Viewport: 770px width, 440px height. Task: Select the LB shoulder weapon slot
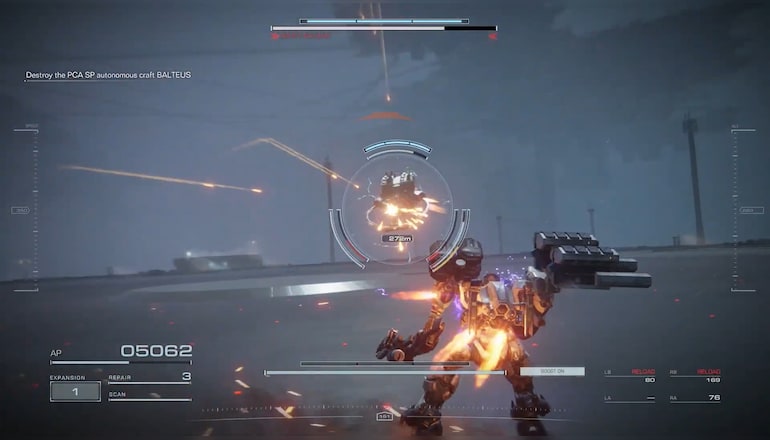(630, 376)
